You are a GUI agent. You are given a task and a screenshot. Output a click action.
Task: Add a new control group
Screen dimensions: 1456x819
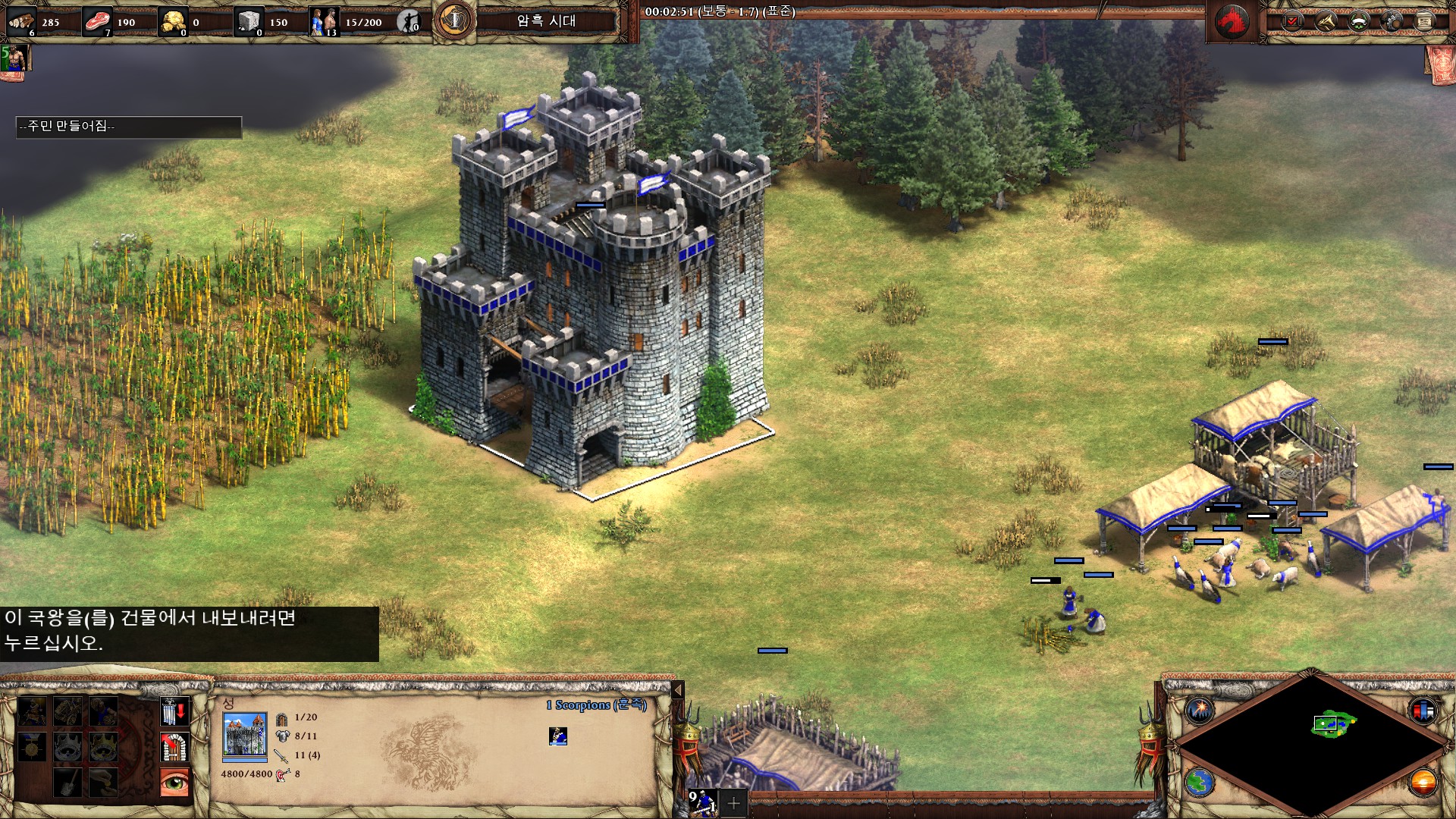[x=733, y=802]
